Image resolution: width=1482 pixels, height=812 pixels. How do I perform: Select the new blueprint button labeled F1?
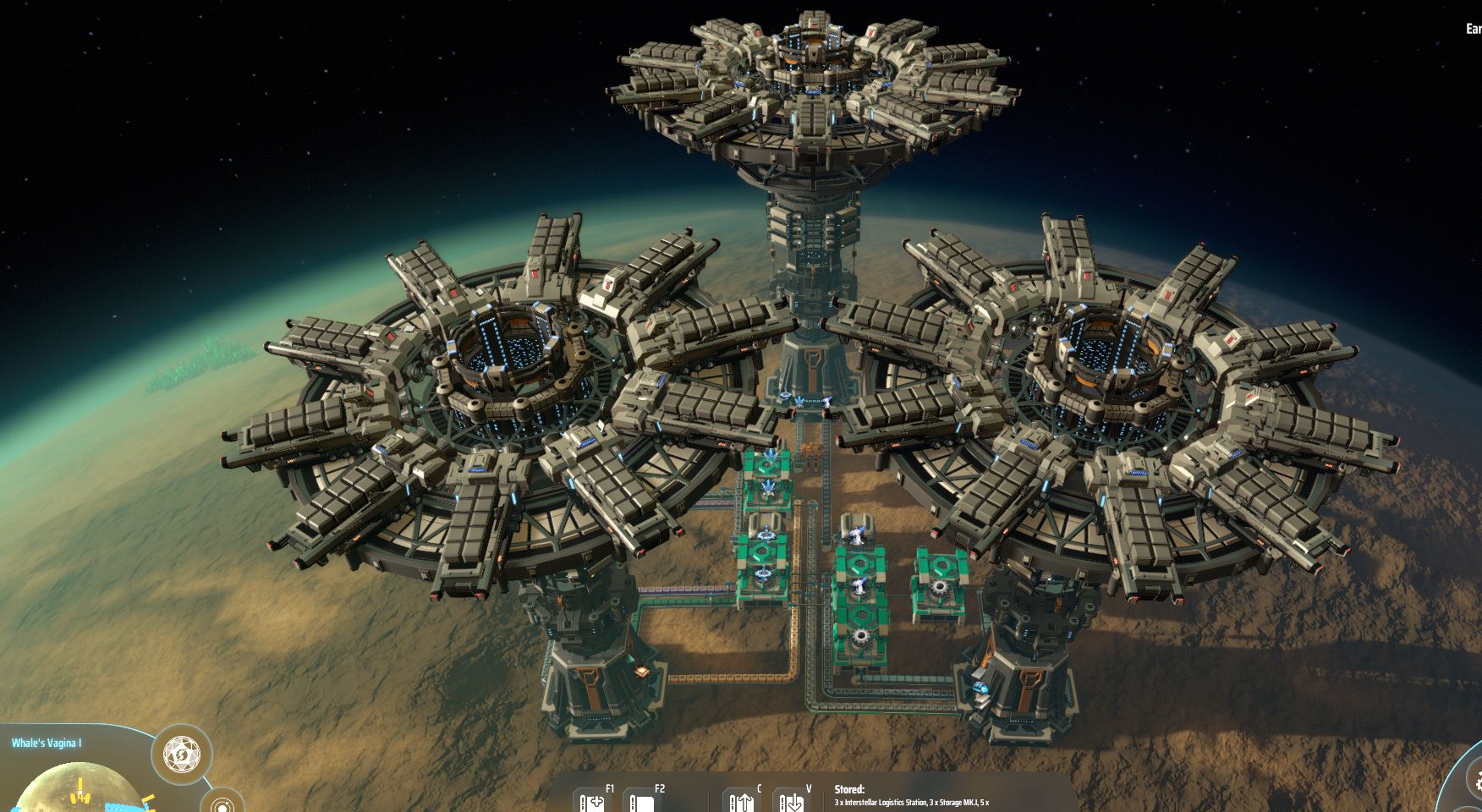pos(592,801)
